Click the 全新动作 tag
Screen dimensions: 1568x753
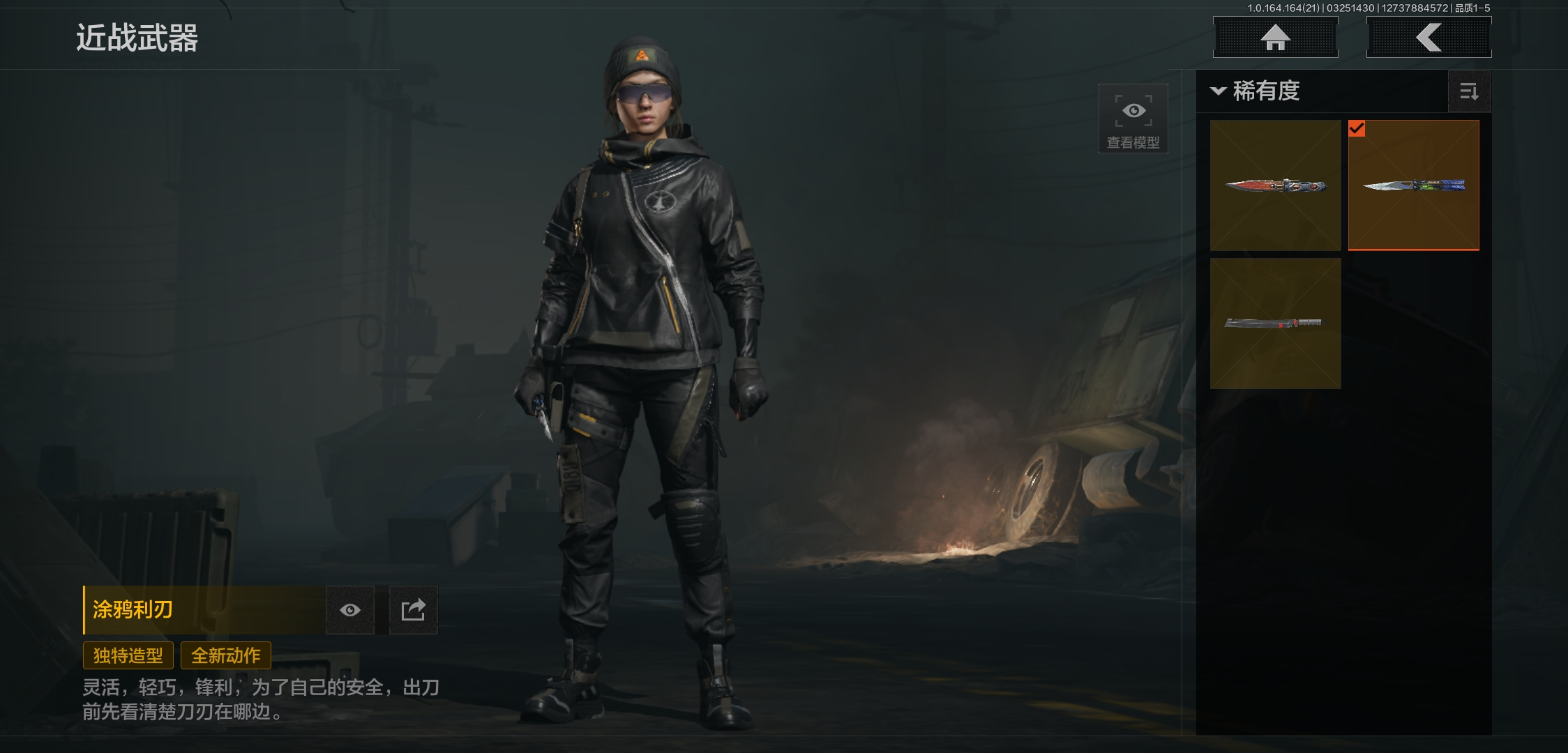pos(226,655)
